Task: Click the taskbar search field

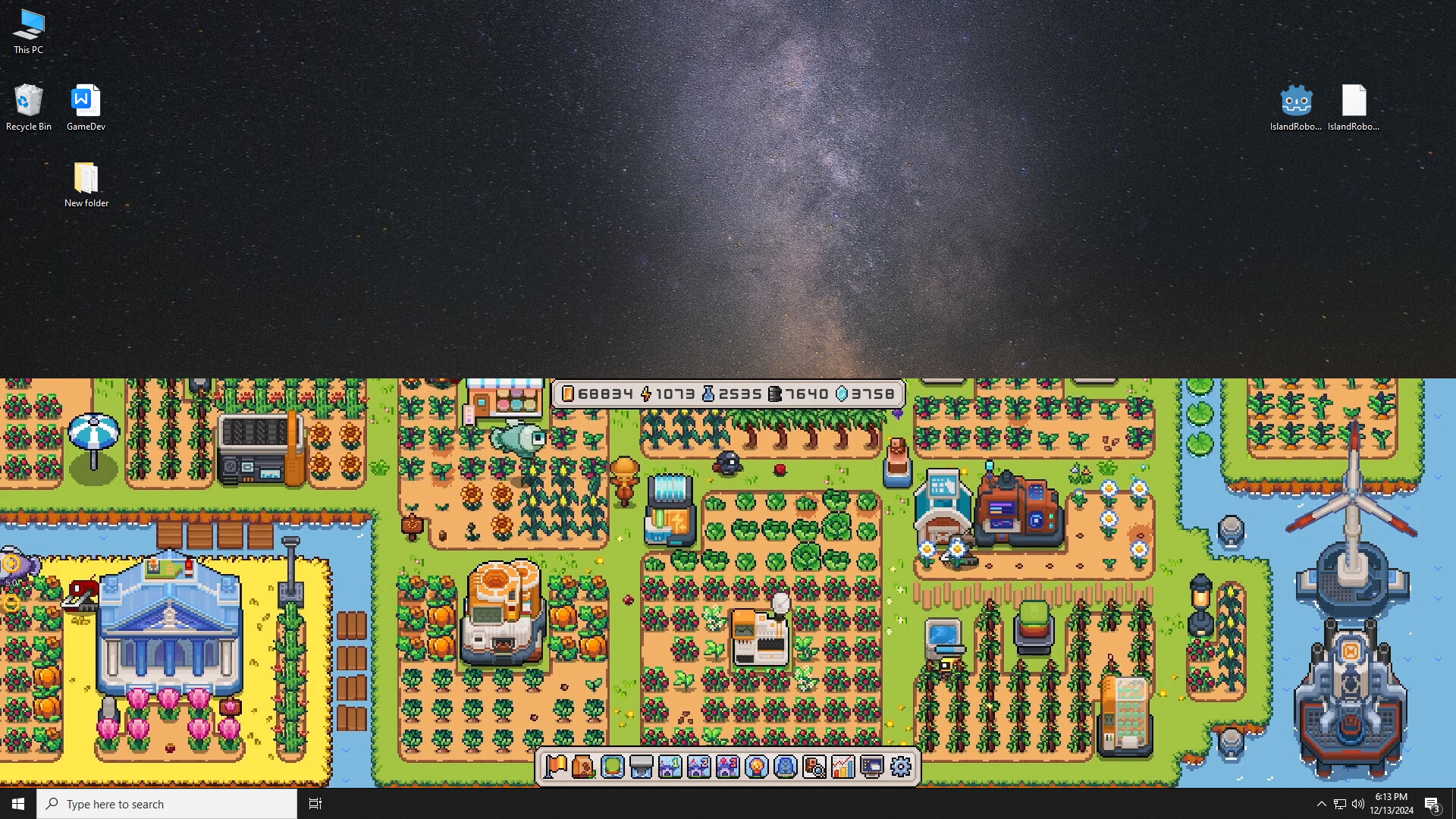Action: pos(167,803)
